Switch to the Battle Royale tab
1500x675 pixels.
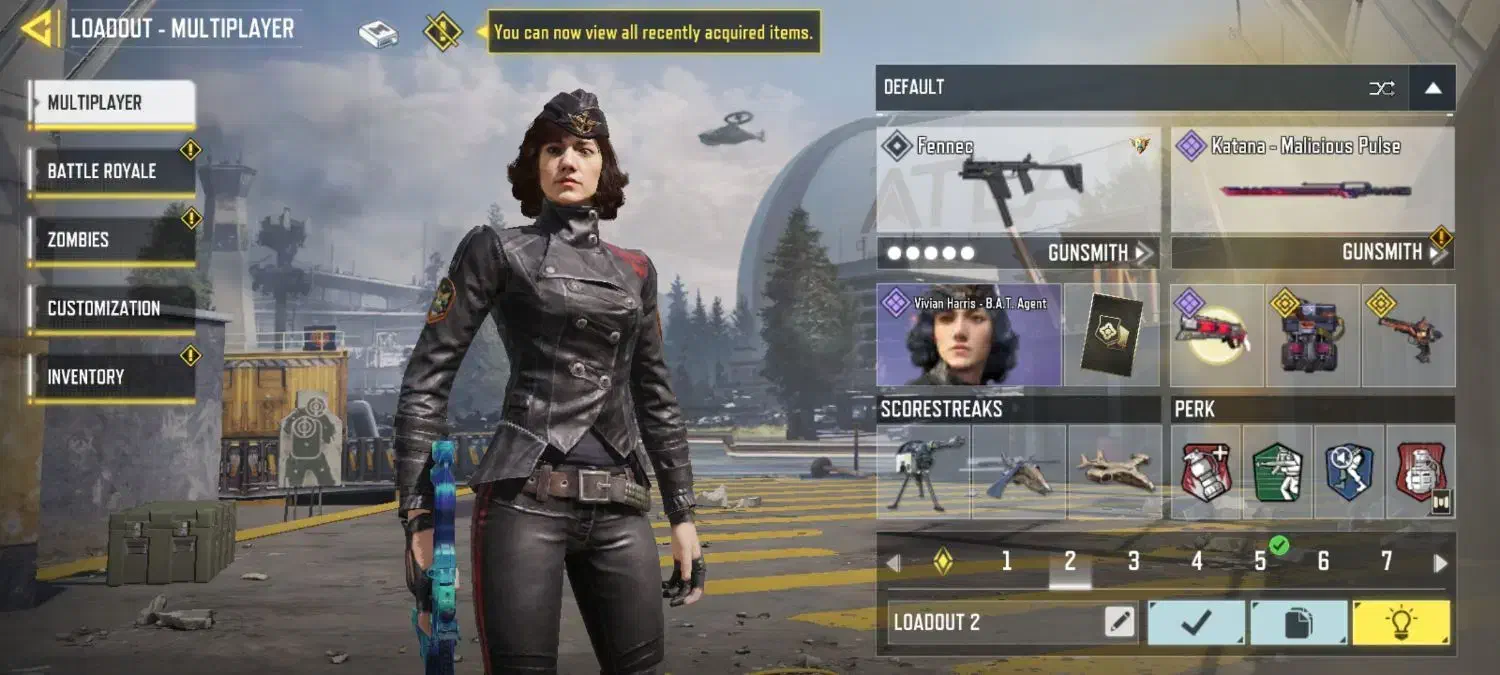coord(111,171)
